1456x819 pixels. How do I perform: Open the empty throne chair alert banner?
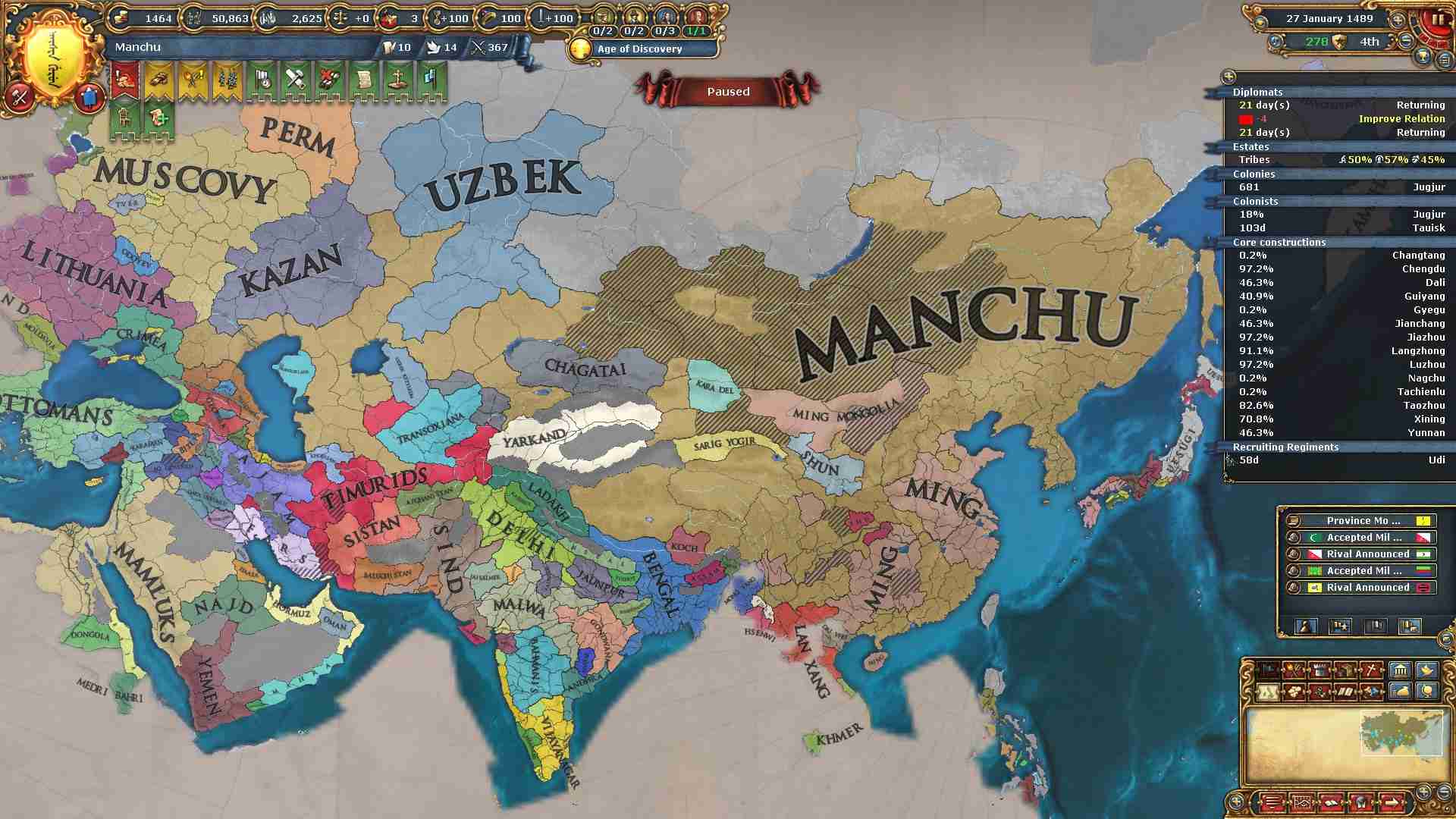point(125,119)
